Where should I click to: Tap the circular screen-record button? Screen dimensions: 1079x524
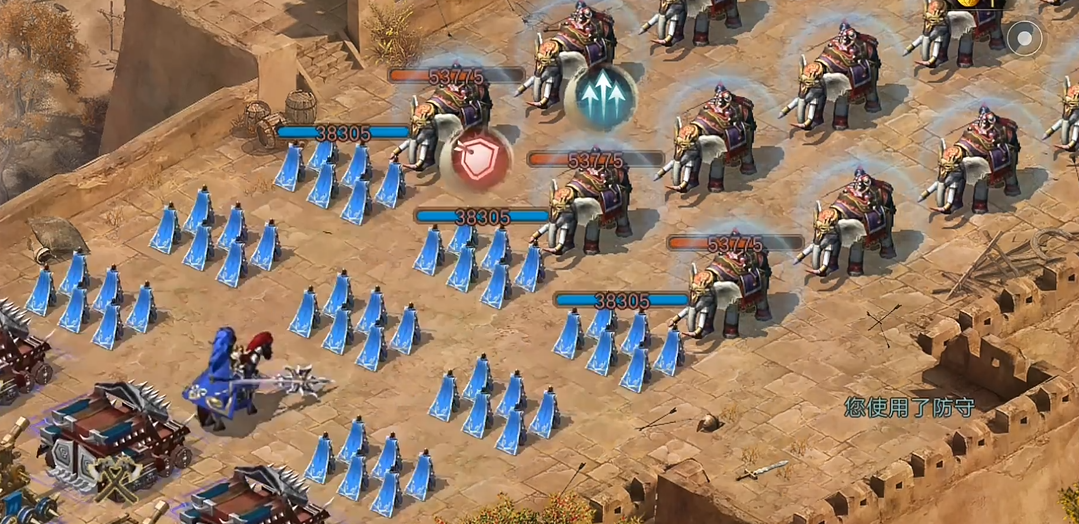(x=1024, y=39)
